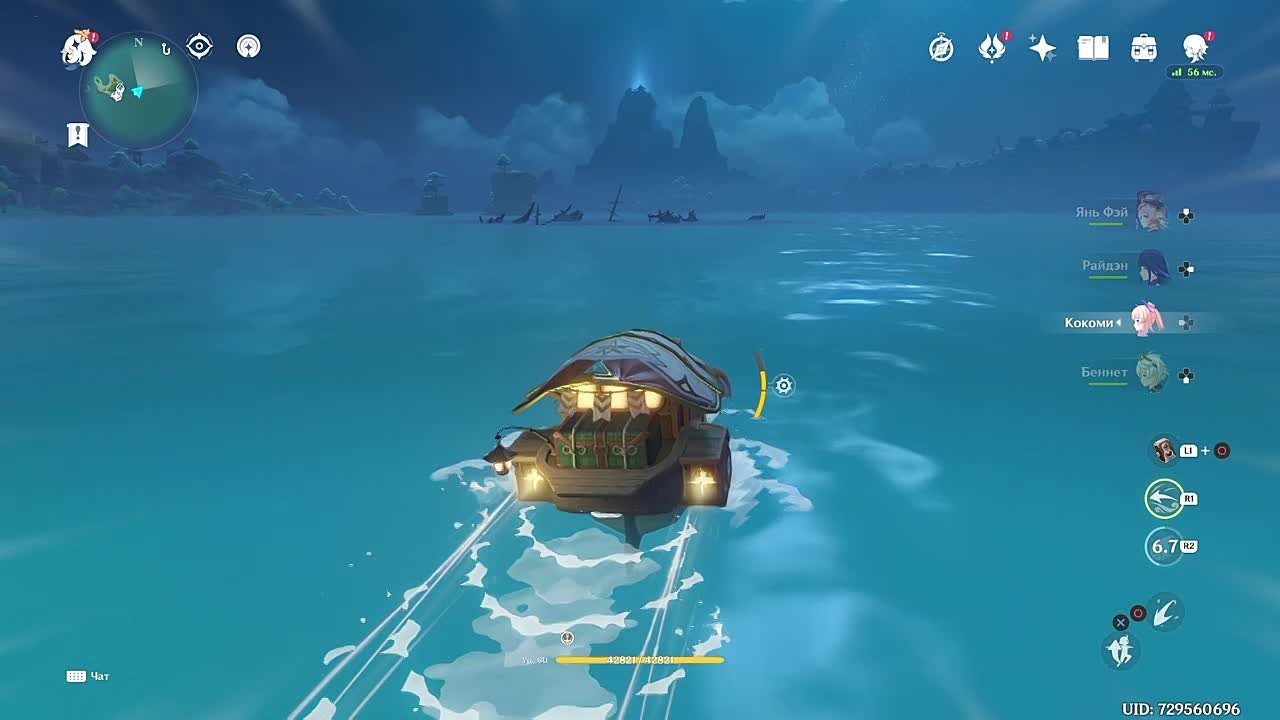Open the map via the minimap

(x=138, y=92)
